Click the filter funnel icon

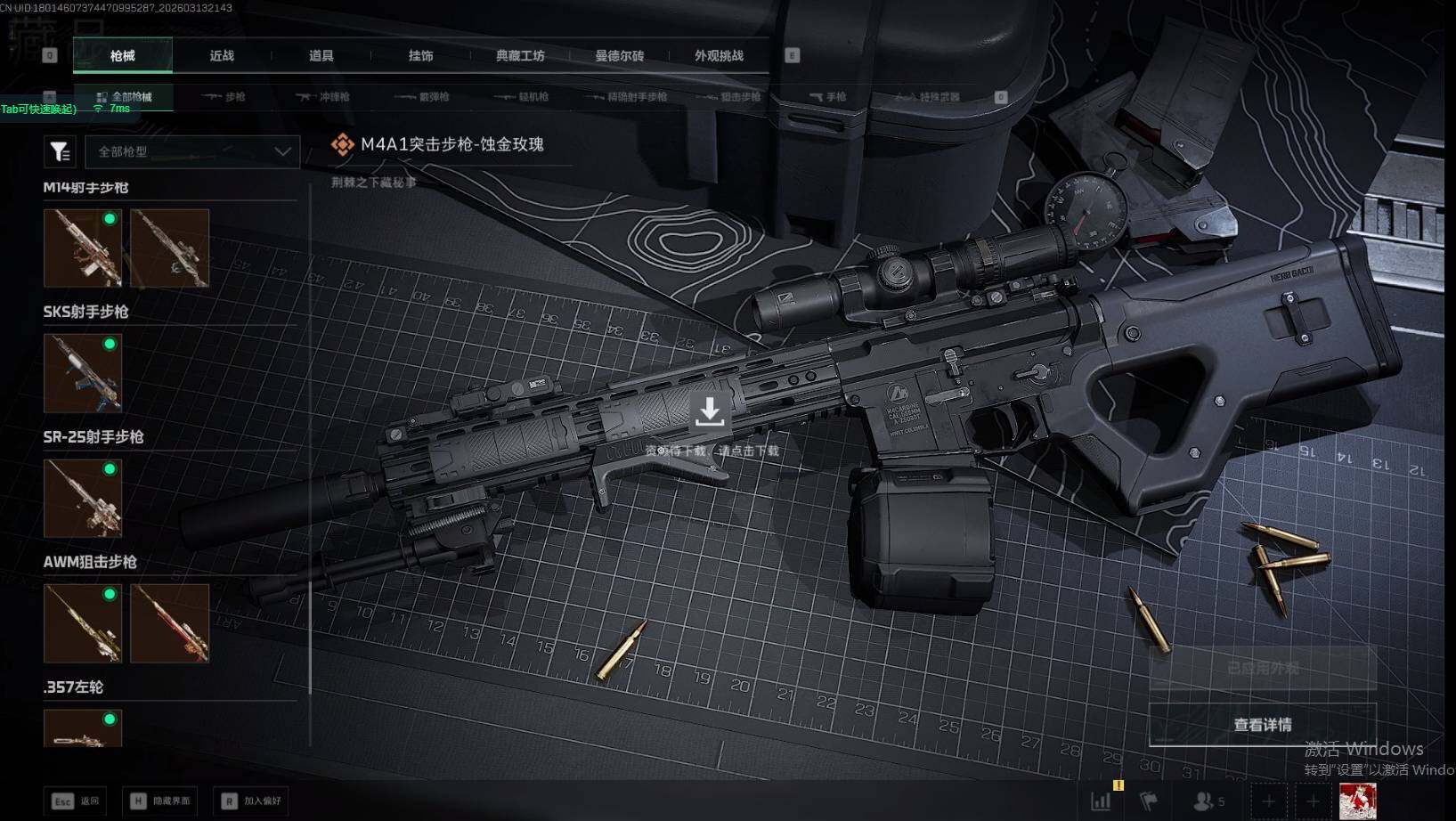[x=60, y=152]
